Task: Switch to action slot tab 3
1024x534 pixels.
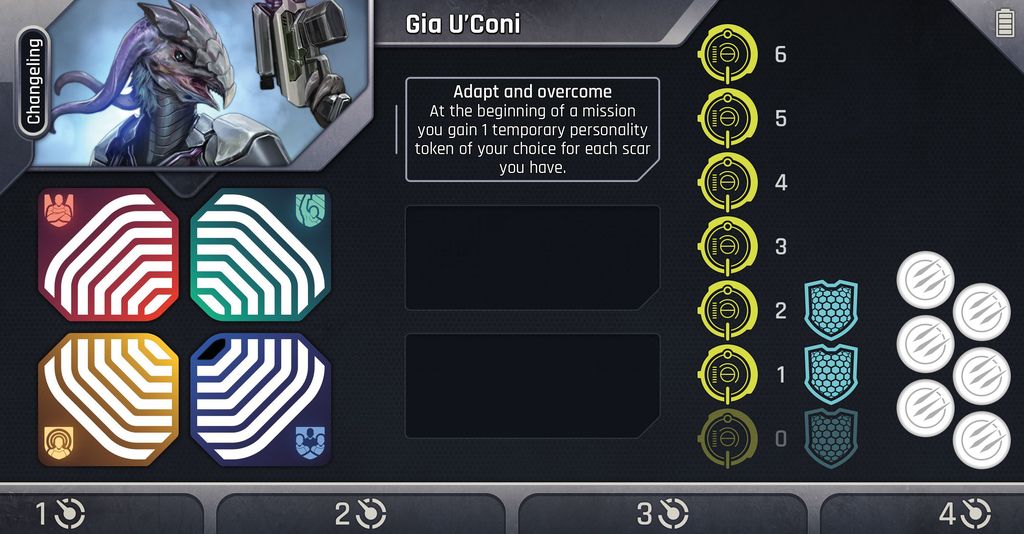Action: tap(662, 514)
